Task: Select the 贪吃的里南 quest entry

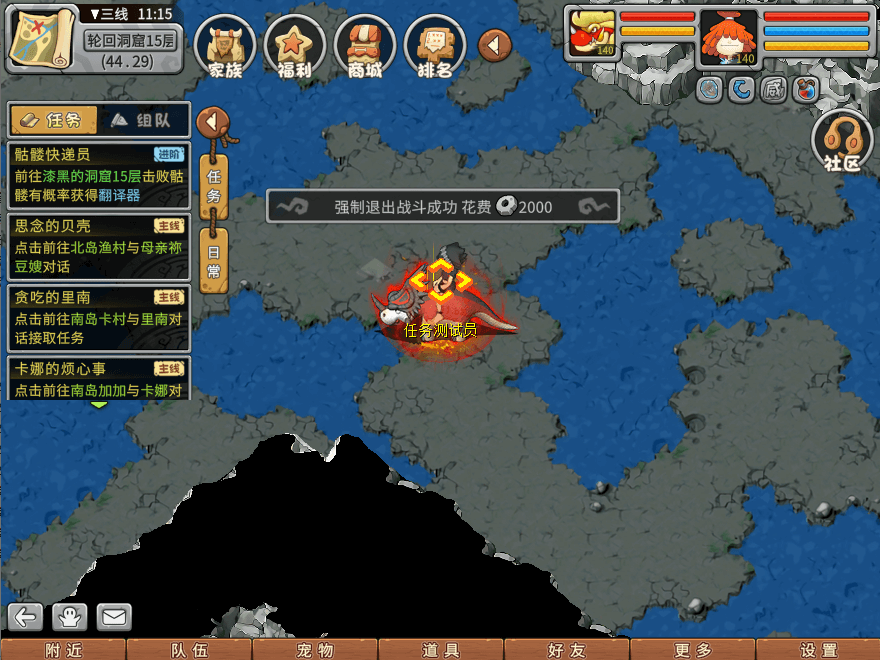Action: pos(98,317)
